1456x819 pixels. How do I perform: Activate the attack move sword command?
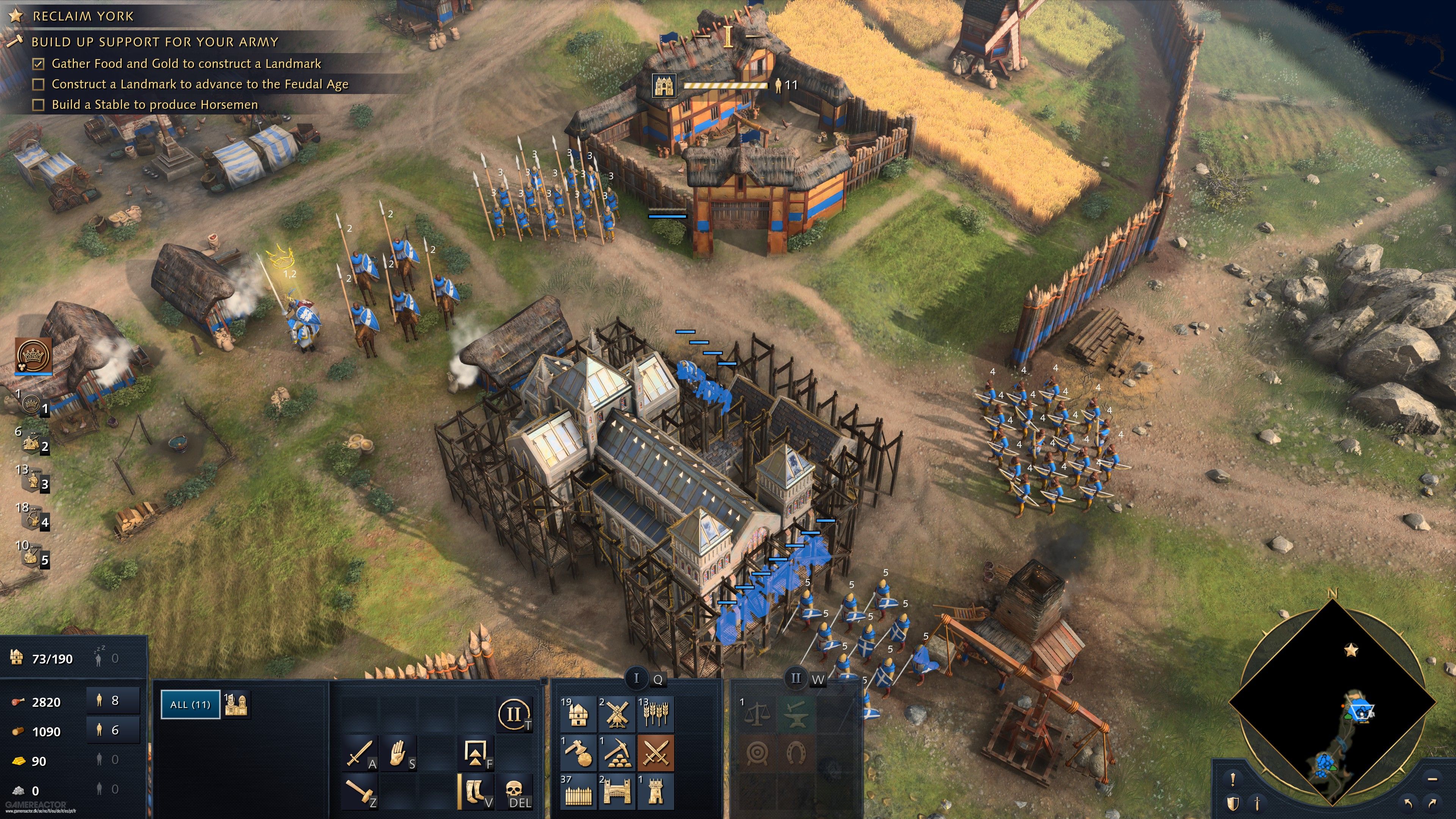tap(359, 753)
